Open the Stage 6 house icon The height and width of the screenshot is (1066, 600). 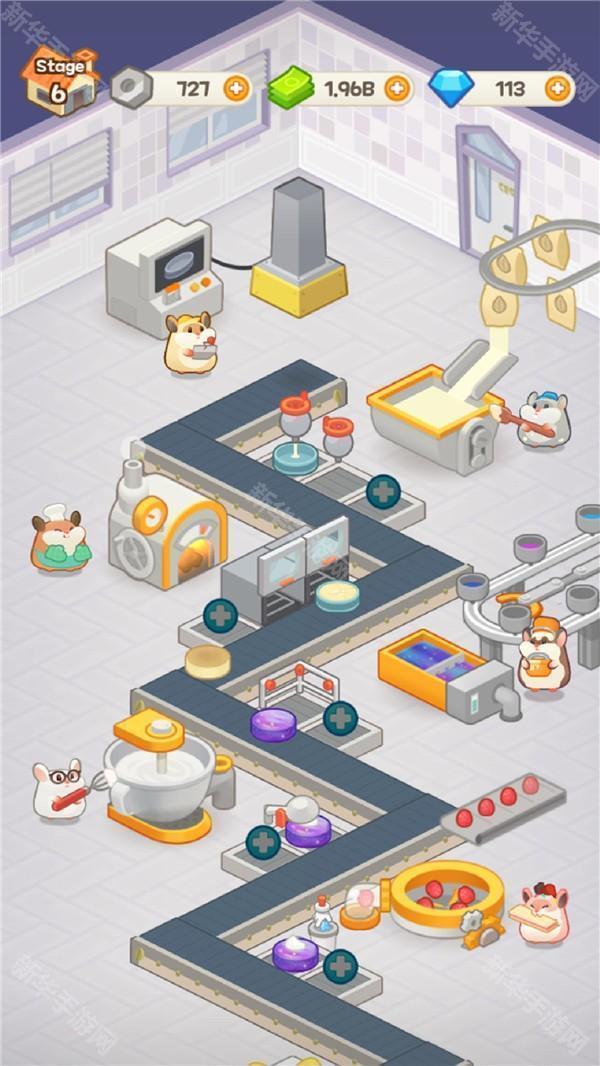coord(60,81)
